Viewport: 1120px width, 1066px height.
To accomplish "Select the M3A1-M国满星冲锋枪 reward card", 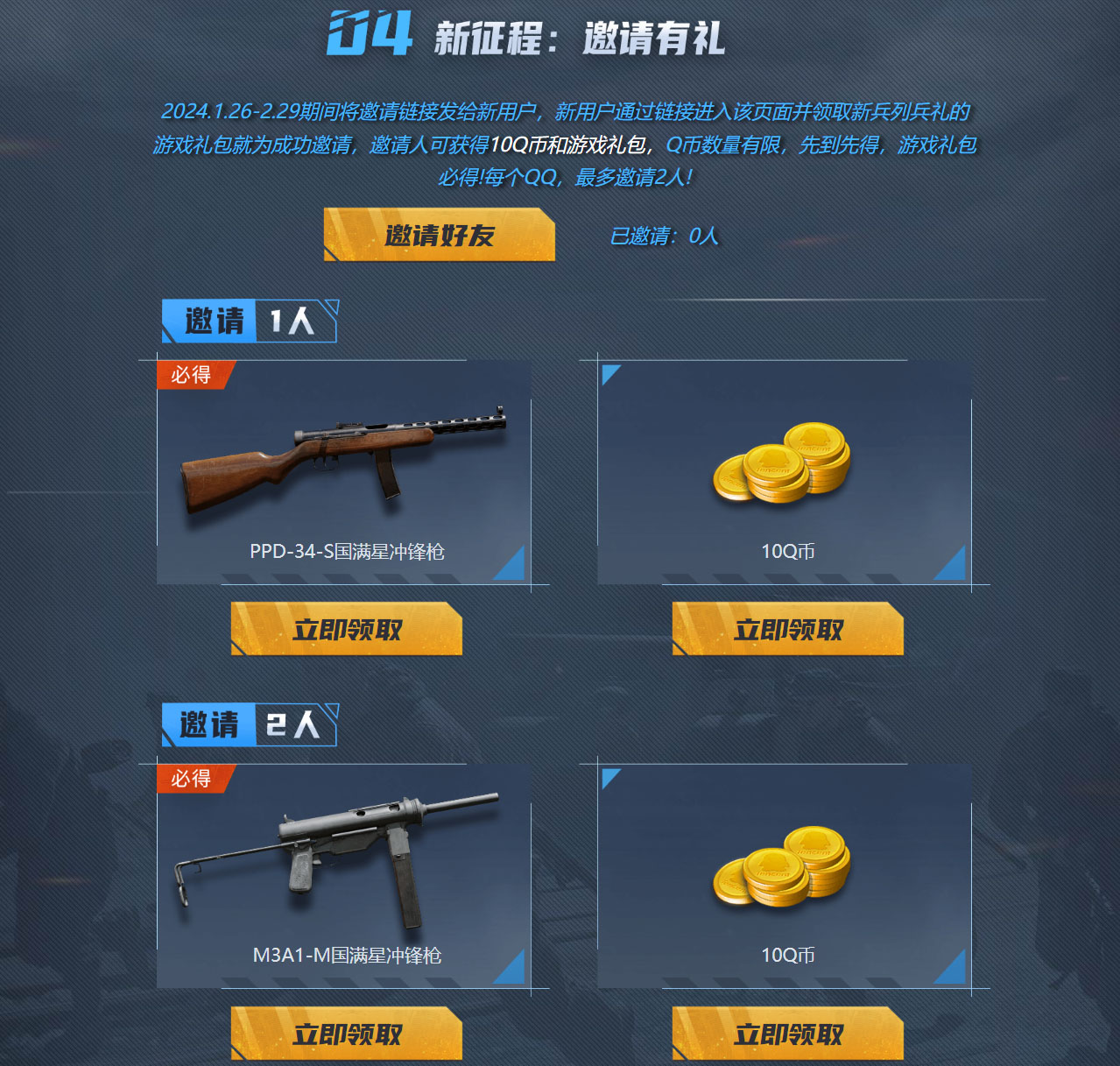I will click(344, 876).
